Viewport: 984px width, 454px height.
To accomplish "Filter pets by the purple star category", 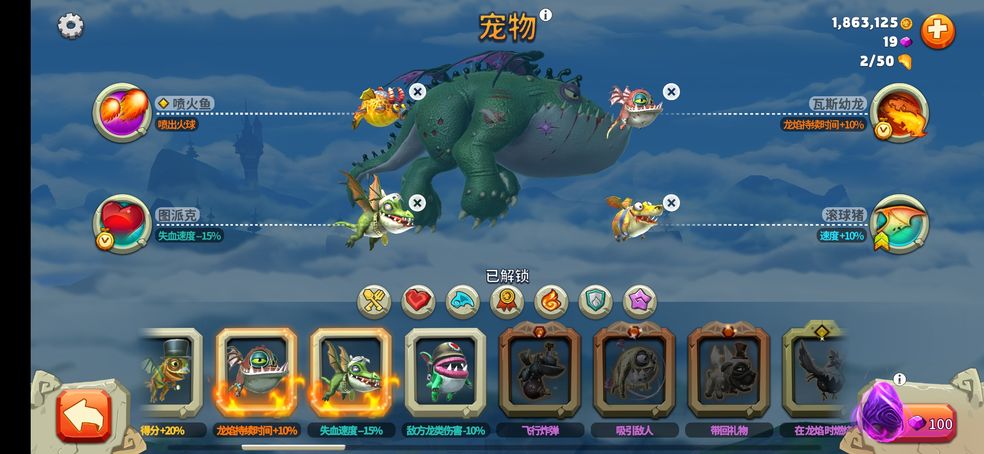I will [x=640, y=300].
